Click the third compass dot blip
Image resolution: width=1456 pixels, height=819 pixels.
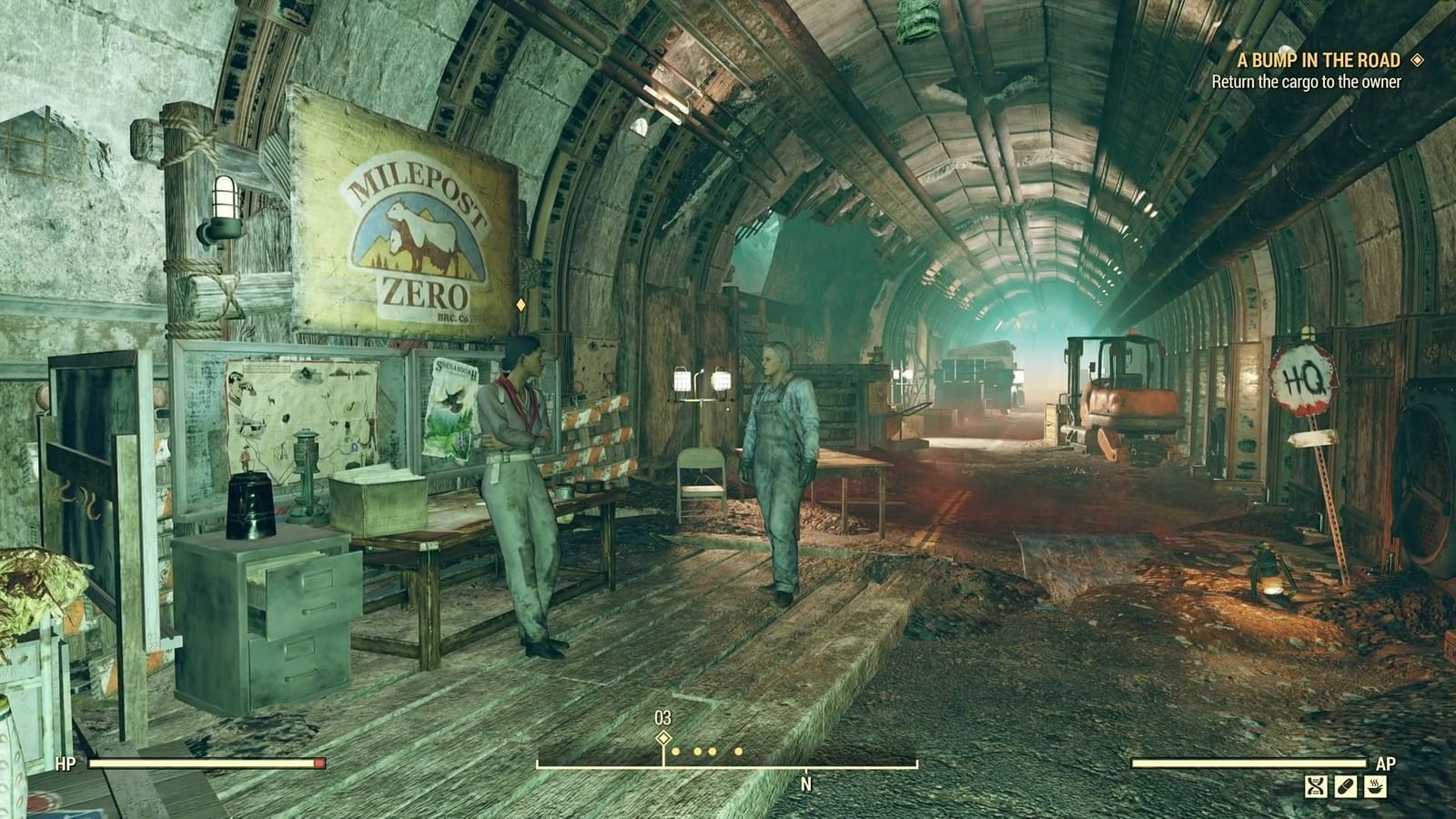[x=712, y=751]
